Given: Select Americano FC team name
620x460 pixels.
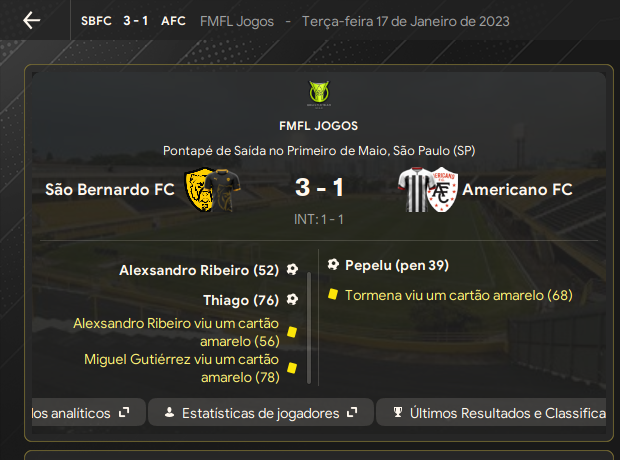Looking at the screenshot, I should coord(518,189).
